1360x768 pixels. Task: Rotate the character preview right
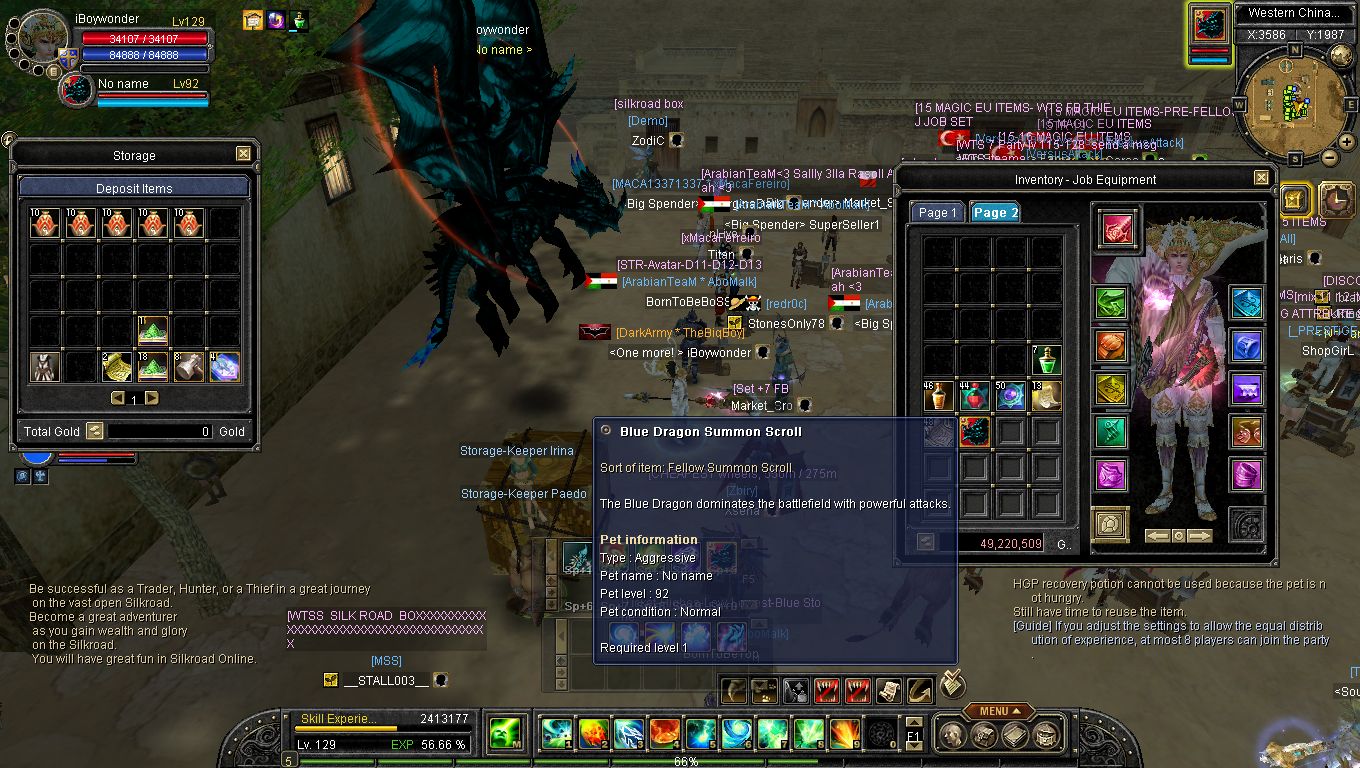click(x=1199, y=536)
